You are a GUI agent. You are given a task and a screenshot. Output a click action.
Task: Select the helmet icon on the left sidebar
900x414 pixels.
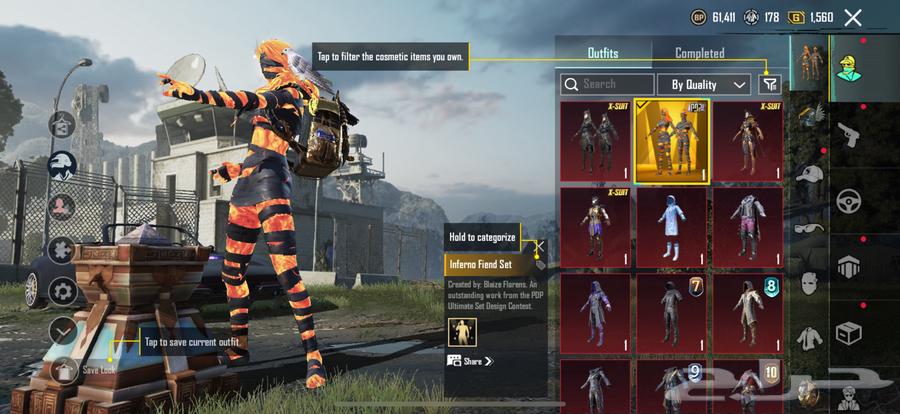pos(62,166)
